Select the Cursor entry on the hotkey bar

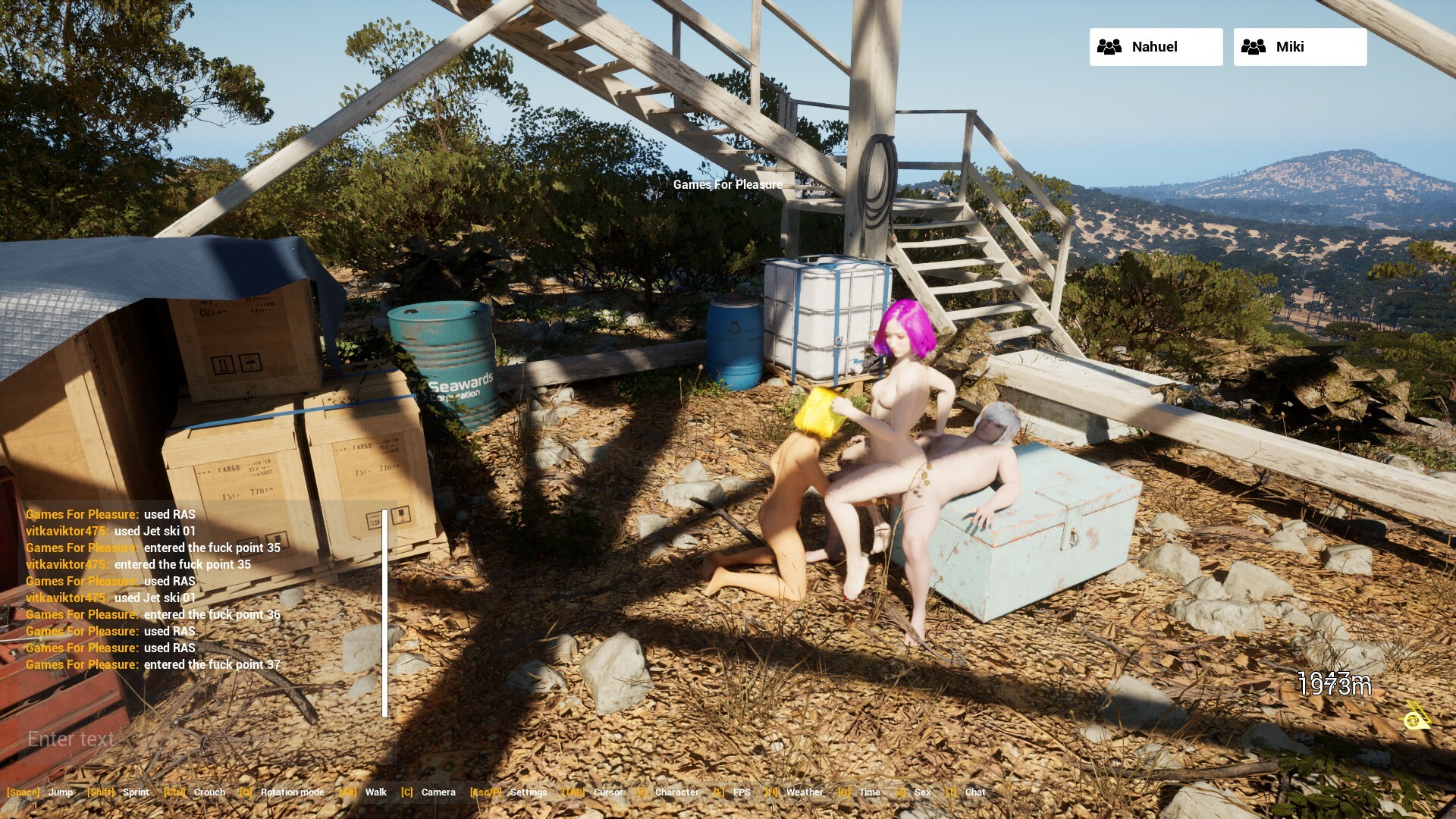pyautogui.click(x=609, y=792)
